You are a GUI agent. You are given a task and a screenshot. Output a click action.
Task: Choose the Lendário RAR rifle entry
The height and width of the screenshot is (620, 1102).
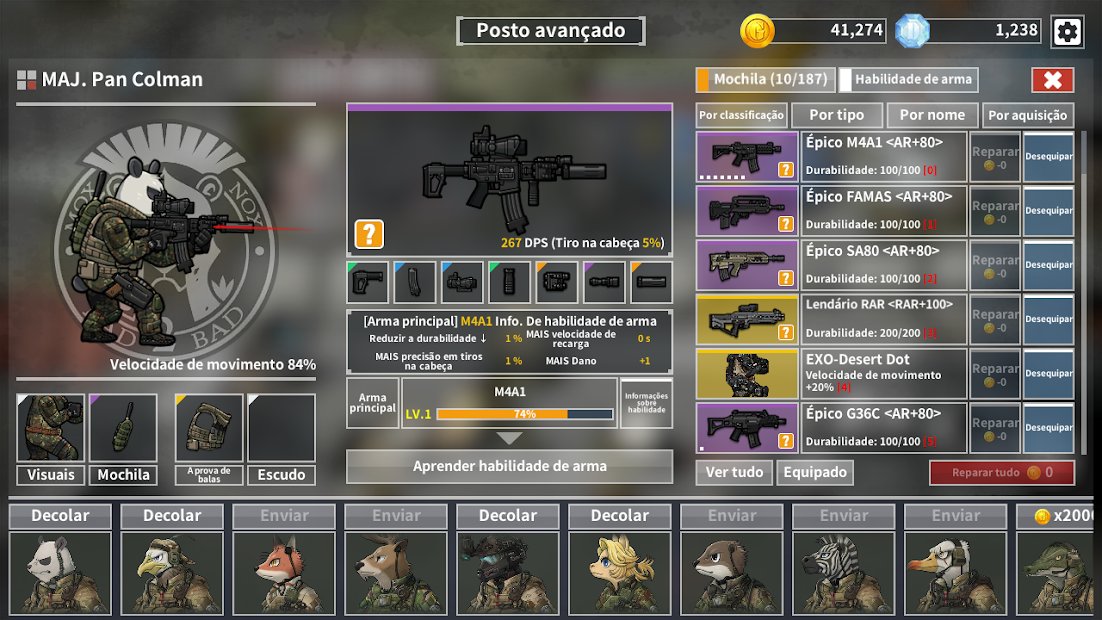(885, 319)
